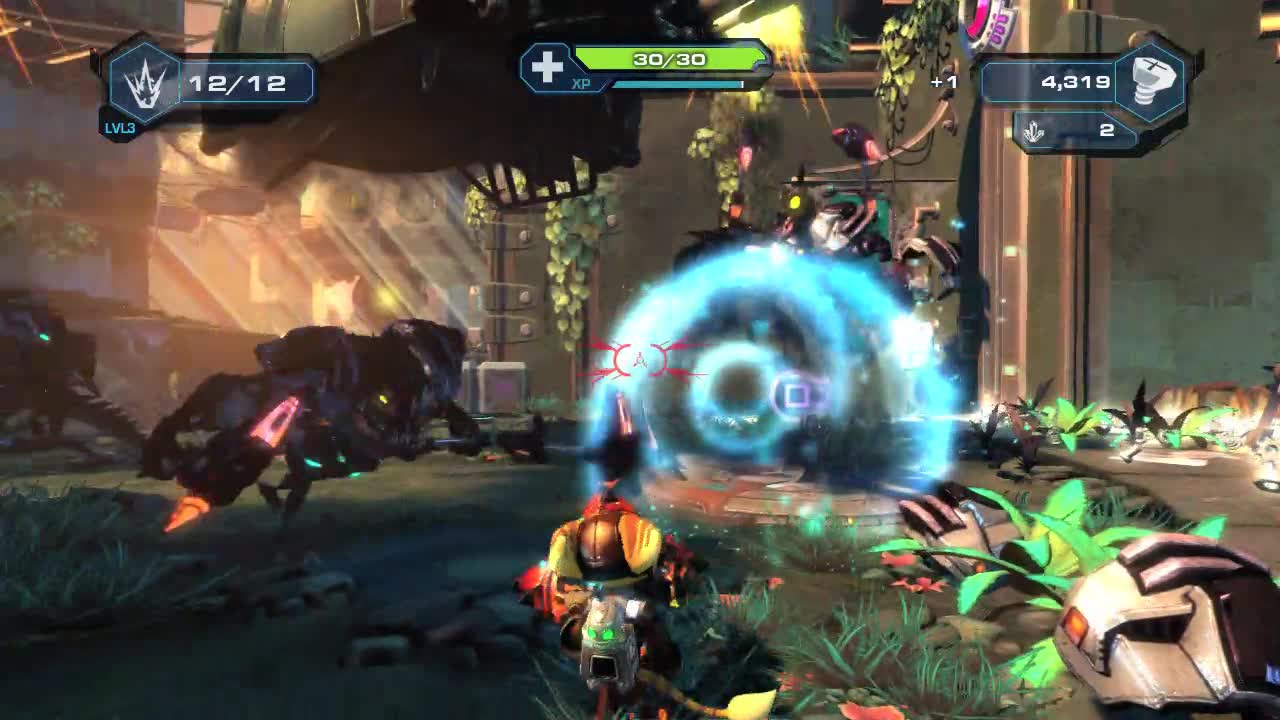Select the equipped weapon hexagon icon

pos(144,84)
